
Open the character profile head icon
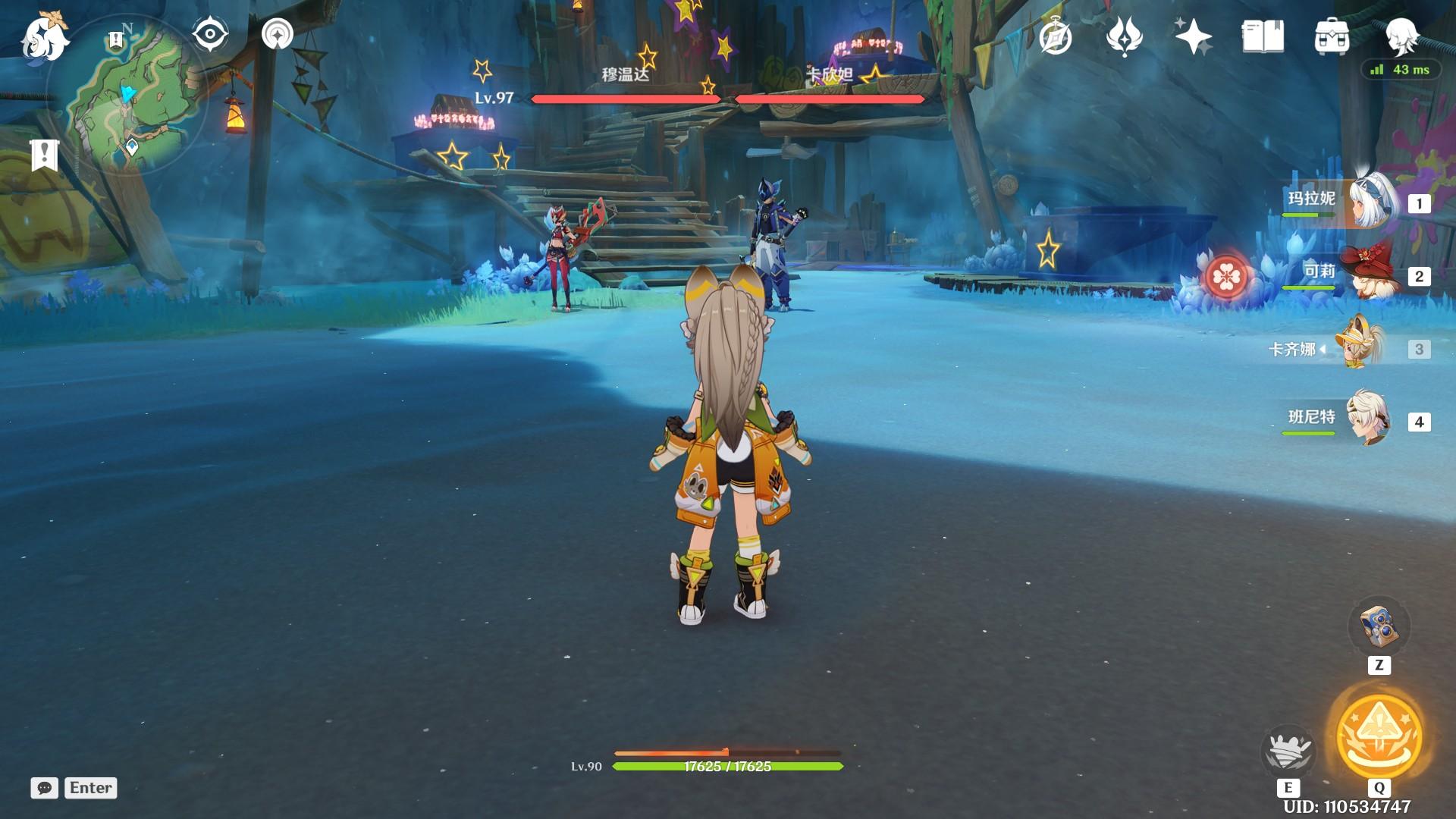[1401, 35]
